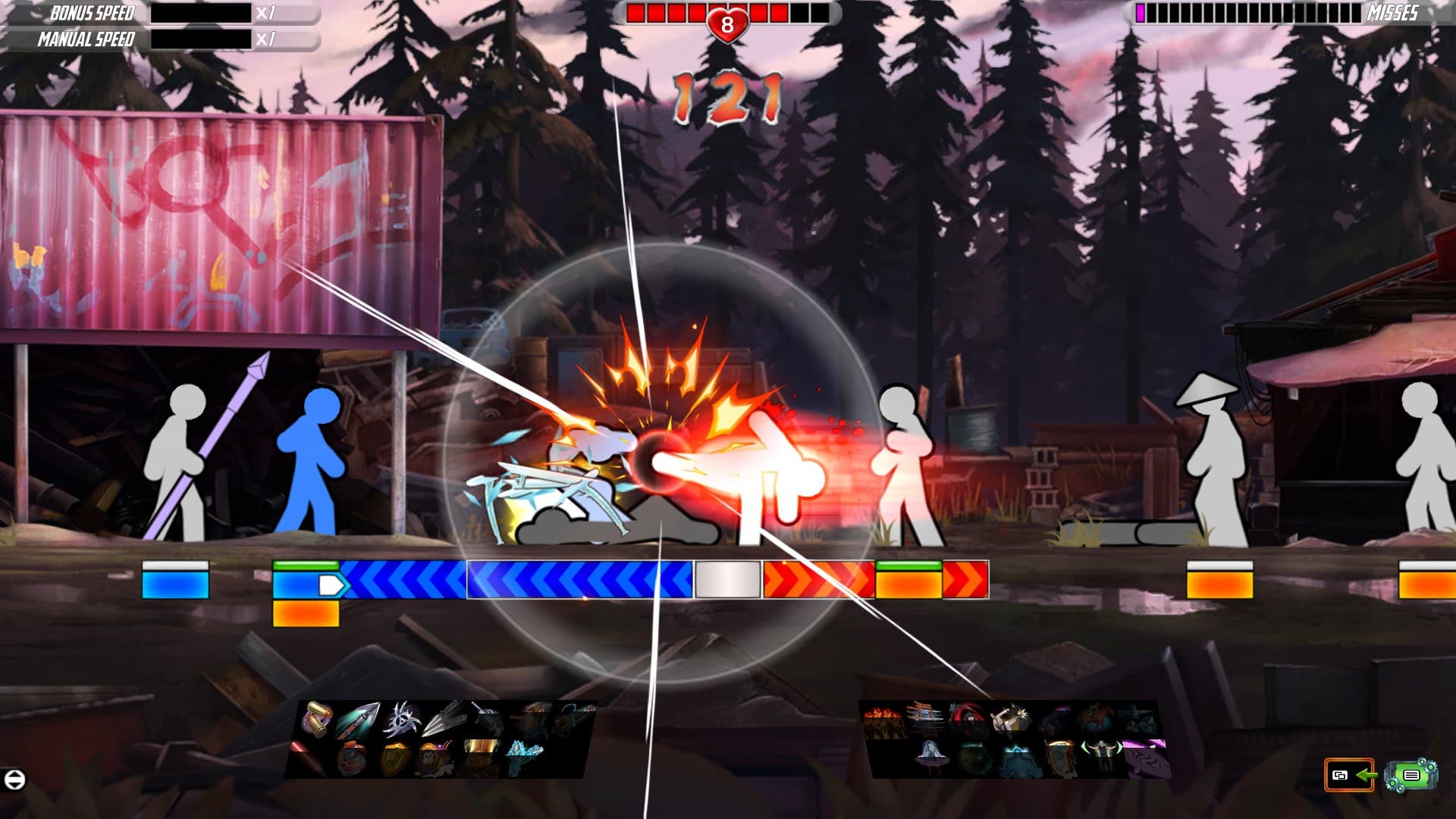
Task: Select the golden bullets skill icon
Action: tap(316, 718)
